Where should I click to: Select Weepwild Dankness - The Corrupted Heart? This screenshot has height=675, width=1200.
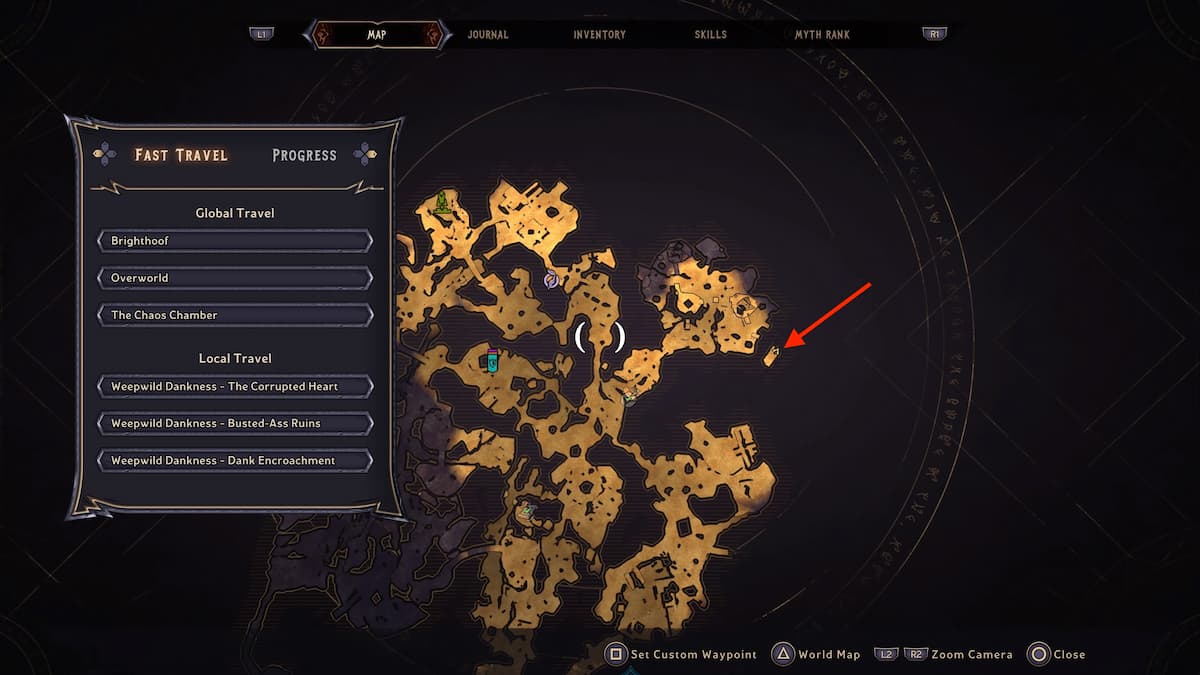pyautogui.click(x=235, y=386)
